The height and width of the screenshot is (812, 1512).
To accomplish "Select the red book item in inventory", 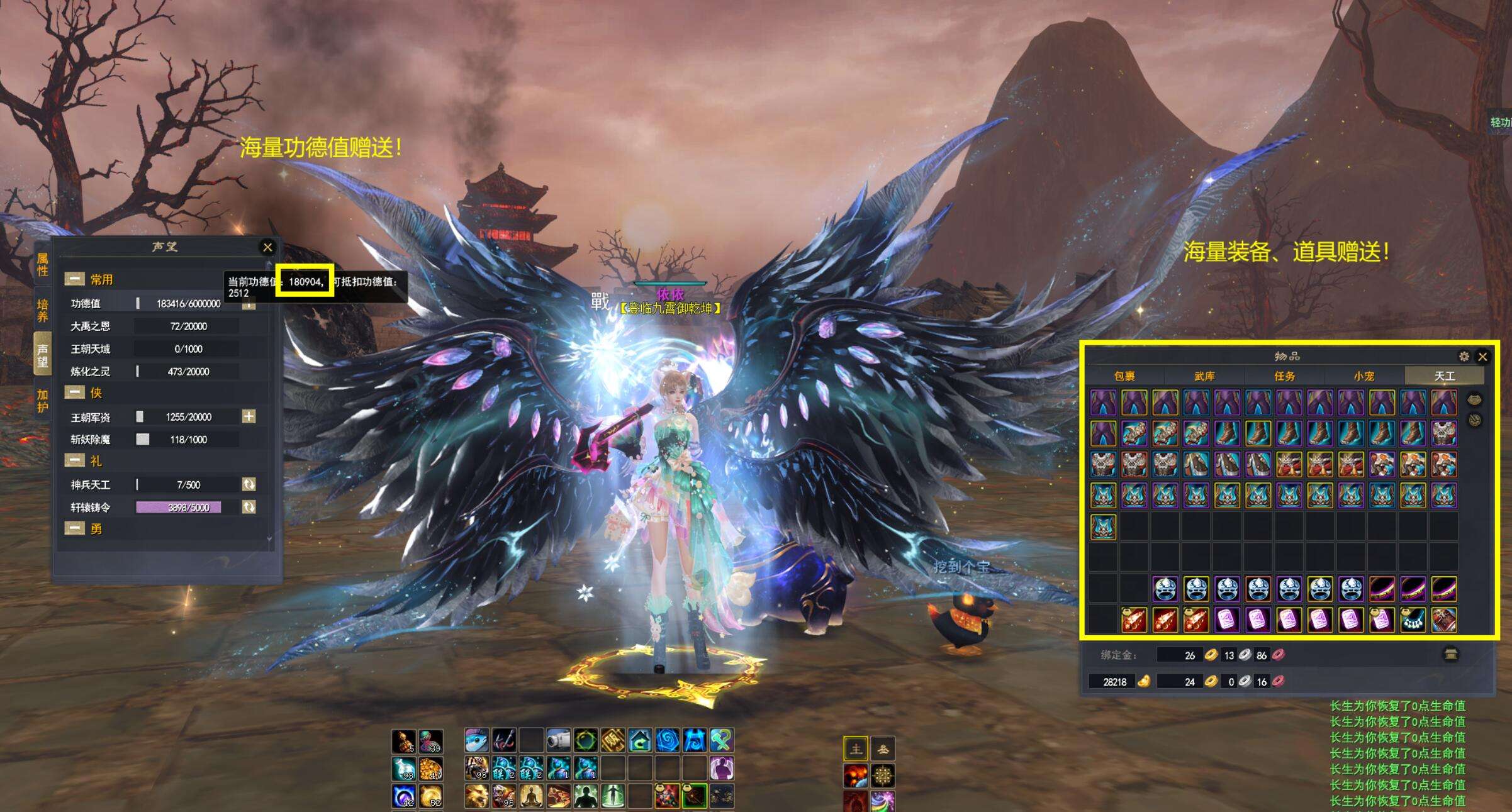I will (x=1443, y=620).
